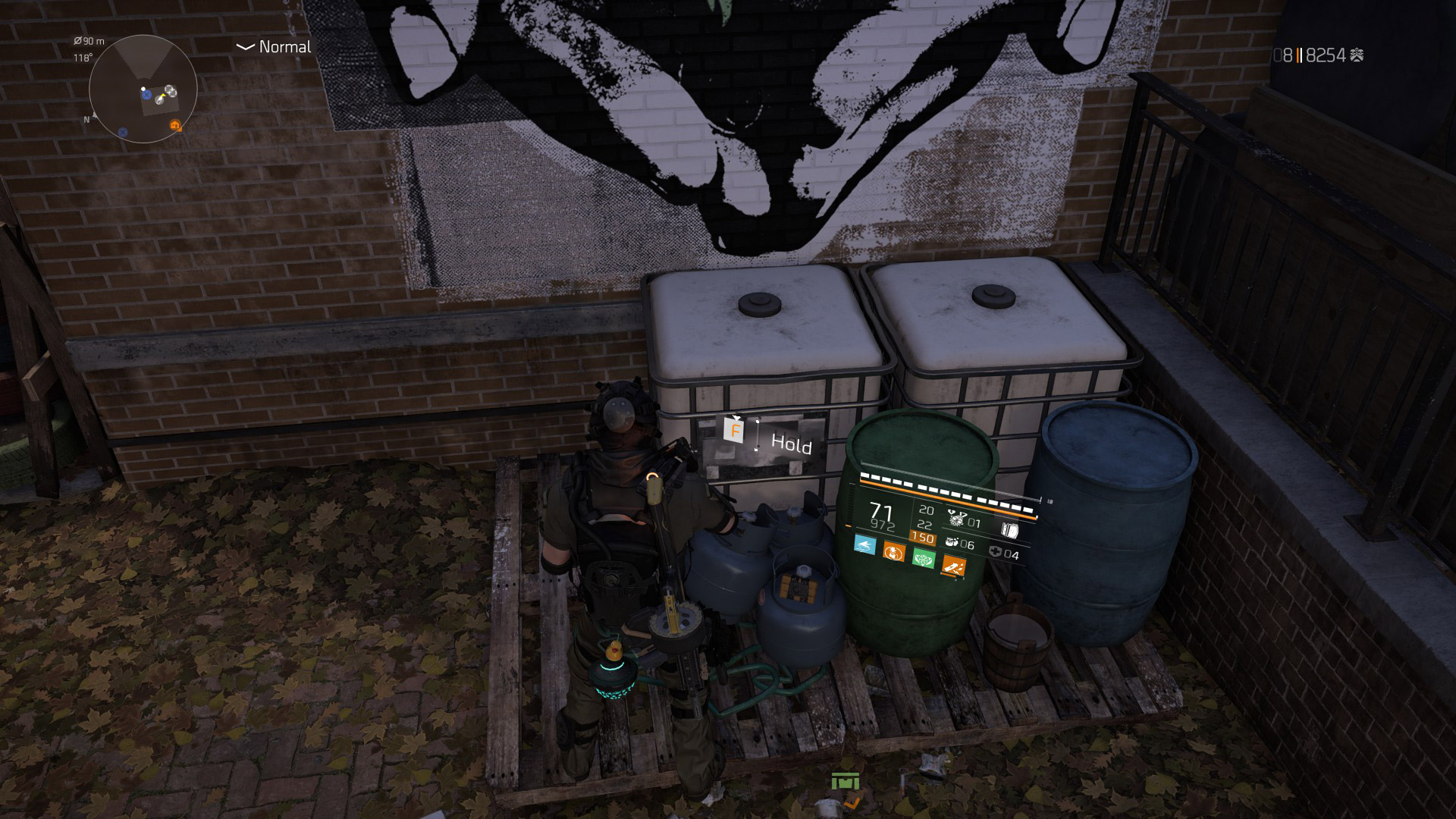Click the orange round emblem status icon

point(894,551)
